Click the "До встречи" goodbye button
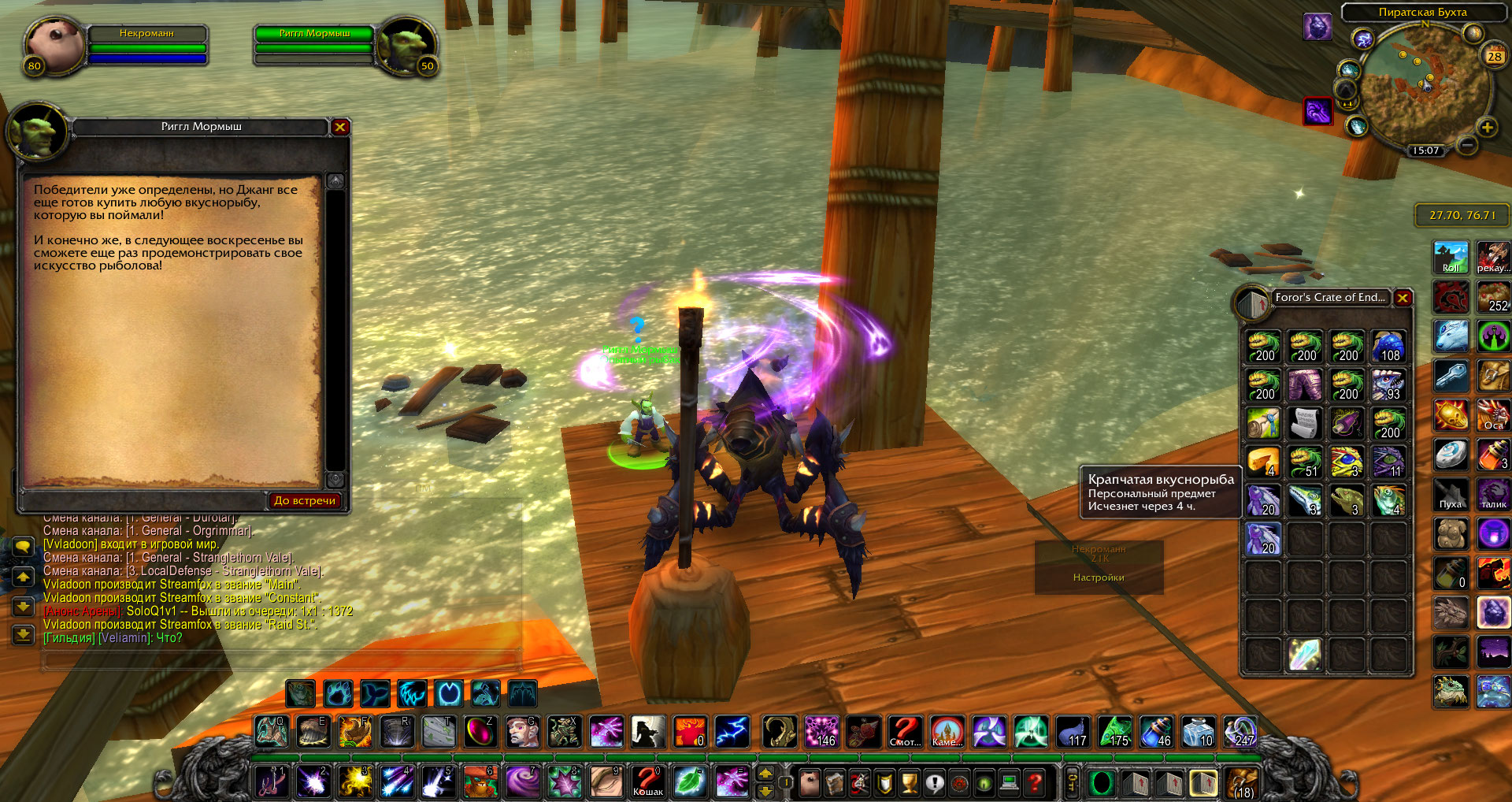 coord(304,500)
